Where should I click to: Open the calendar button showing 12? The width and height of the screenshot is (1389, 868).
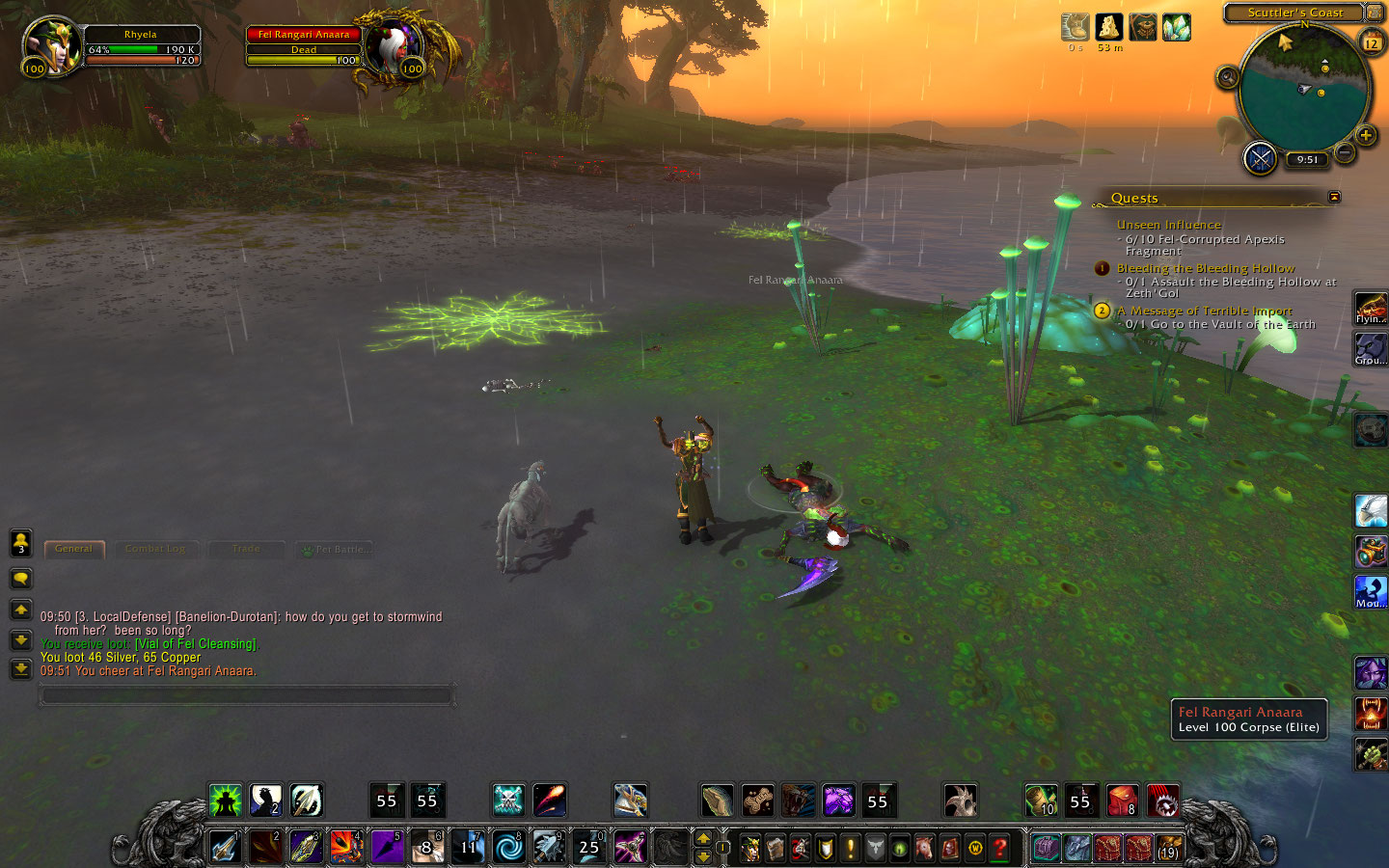click(1371, 43)
